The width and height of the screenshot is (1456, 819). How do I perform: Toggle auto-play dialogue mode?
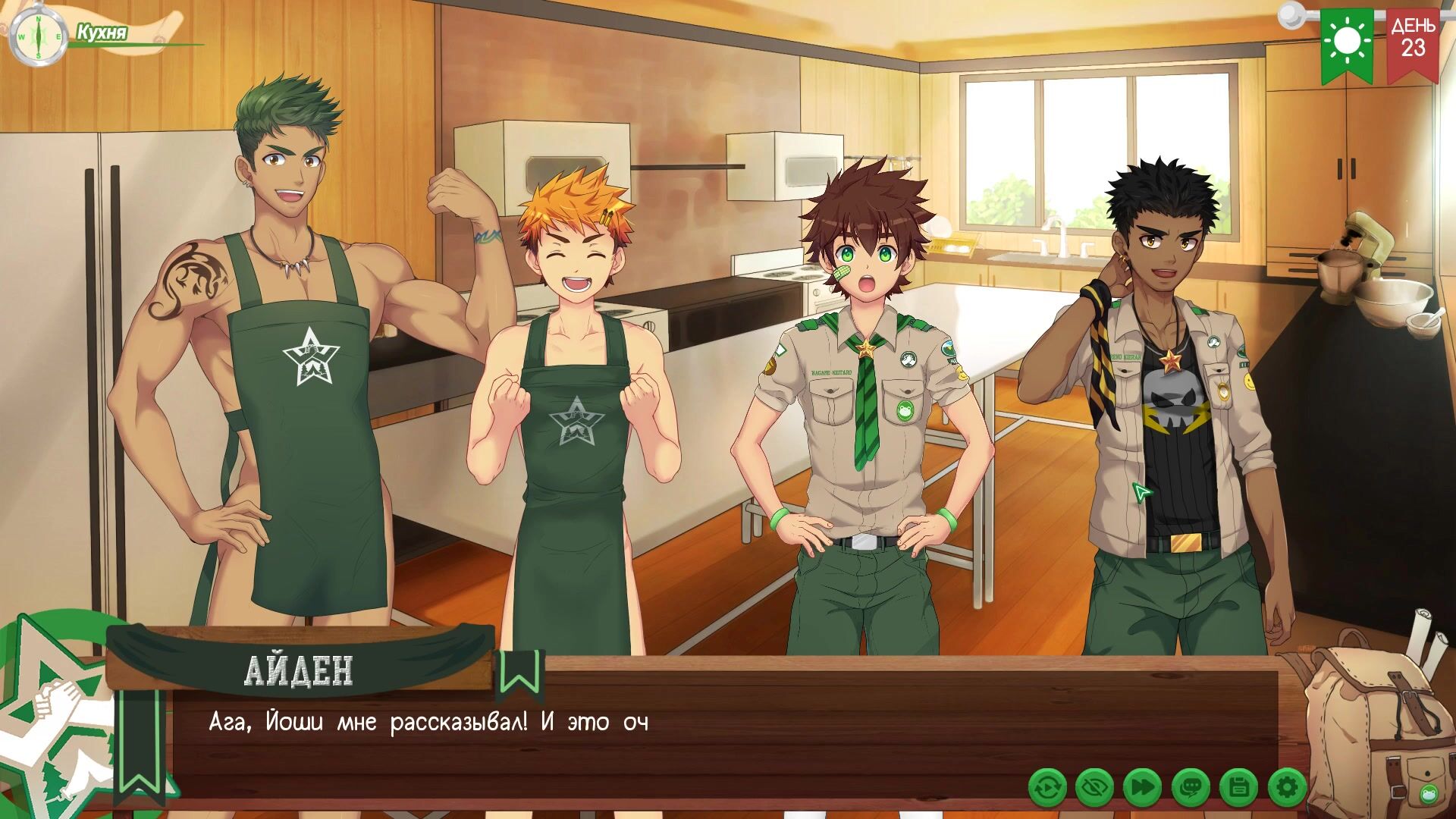pyautogui.click(x=1047, y=789)
